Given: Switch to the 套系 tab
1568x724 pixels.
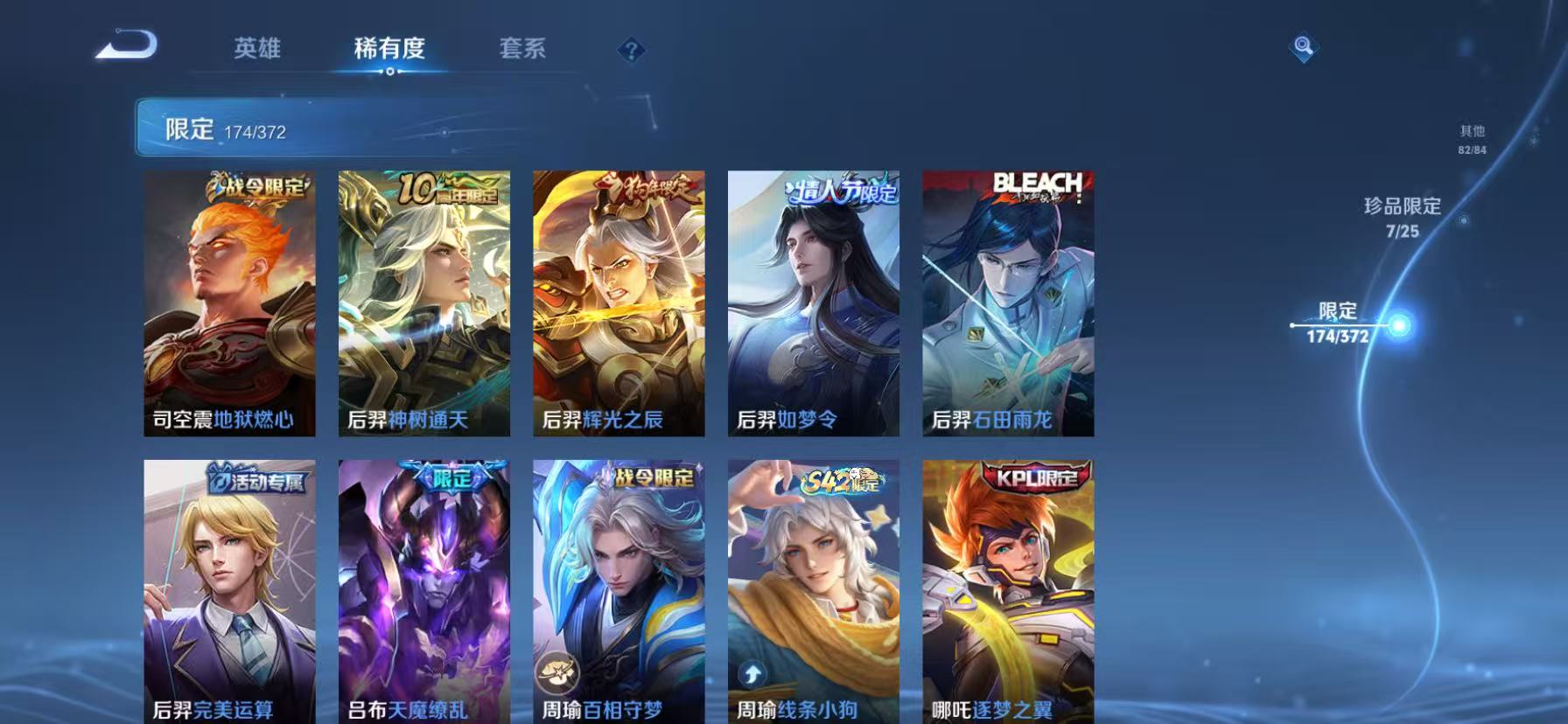Looking at the screenshot, I should (521, 48).
